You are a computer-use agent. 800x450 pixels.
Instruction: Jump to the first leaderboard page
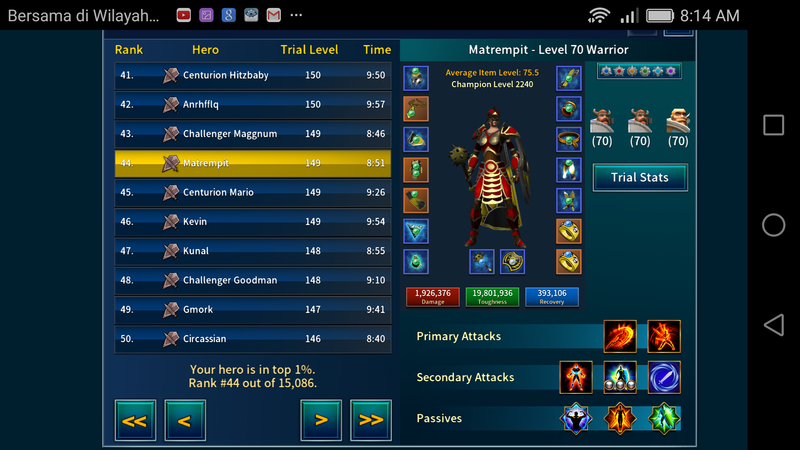pos(134,420)
